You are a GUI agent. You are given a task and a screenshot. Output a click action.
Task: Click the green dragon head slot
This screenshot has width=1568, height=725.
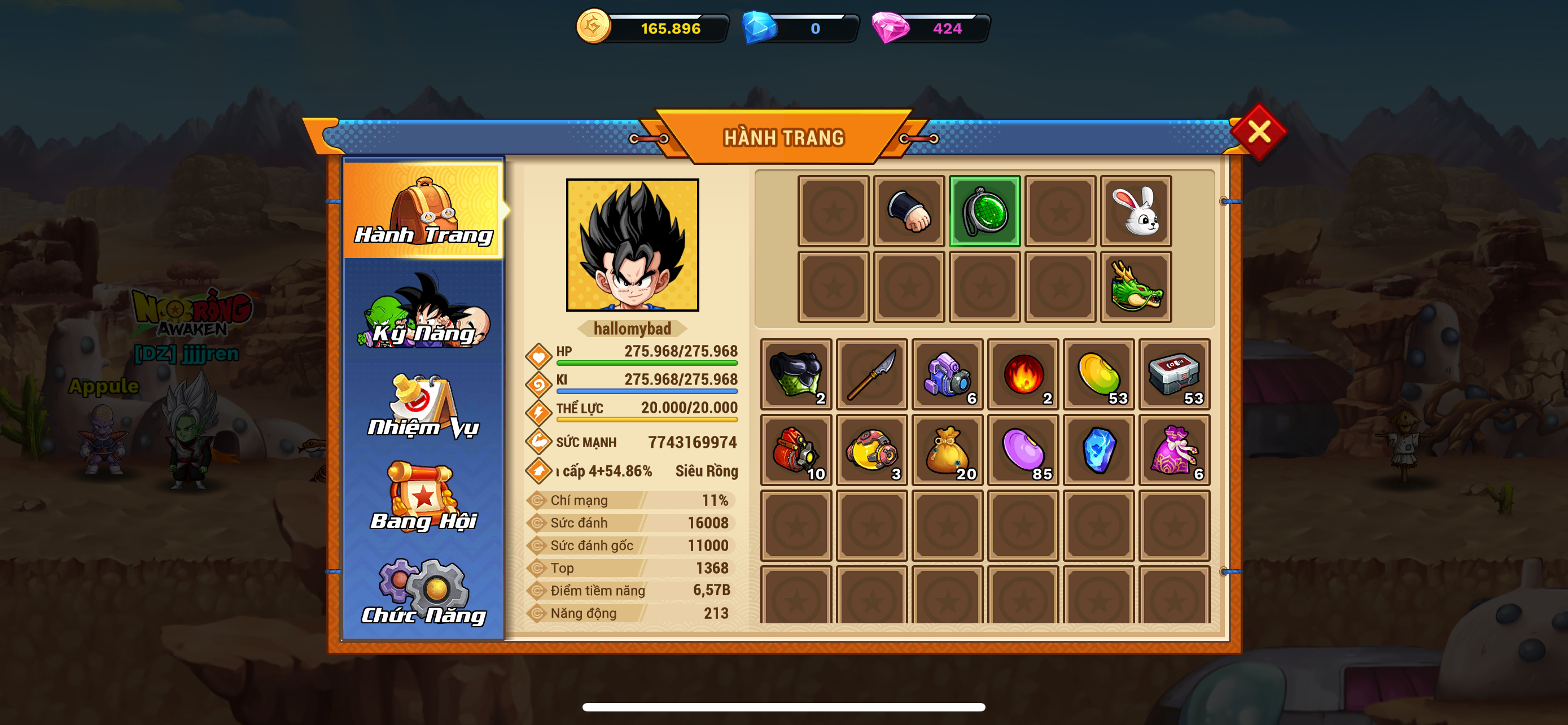point(1136,287)
